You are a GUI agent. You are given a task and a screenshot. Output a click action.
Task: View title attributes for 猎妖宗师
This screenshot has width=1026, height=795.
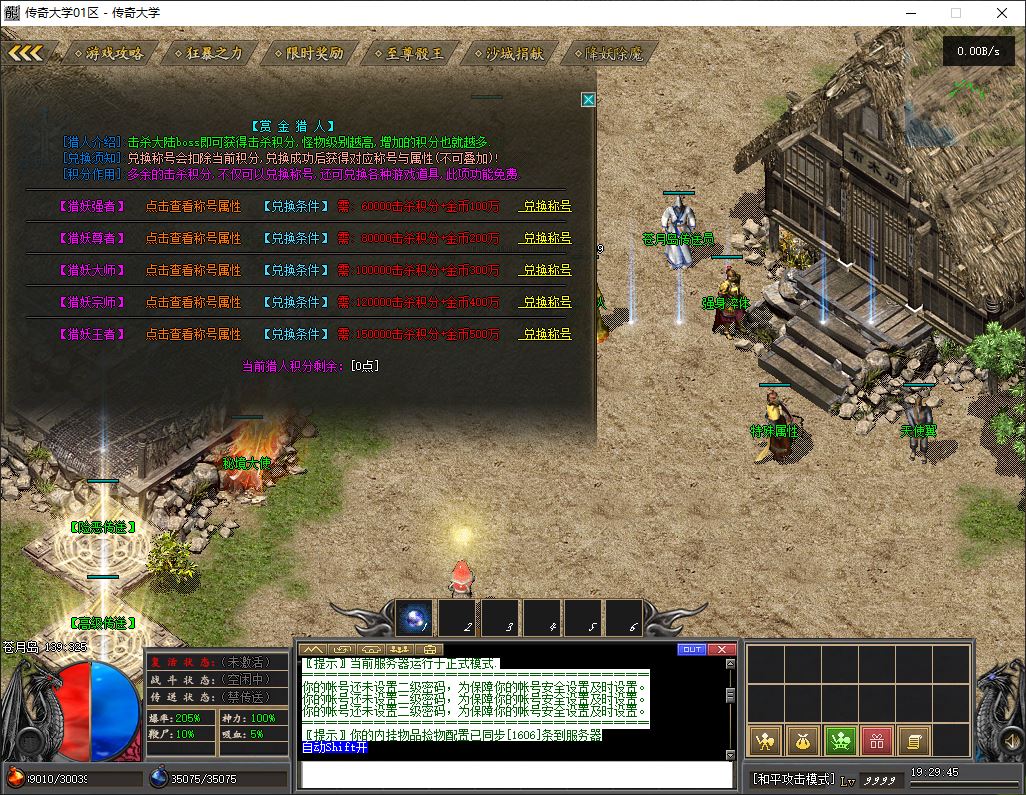coord(193,302)
